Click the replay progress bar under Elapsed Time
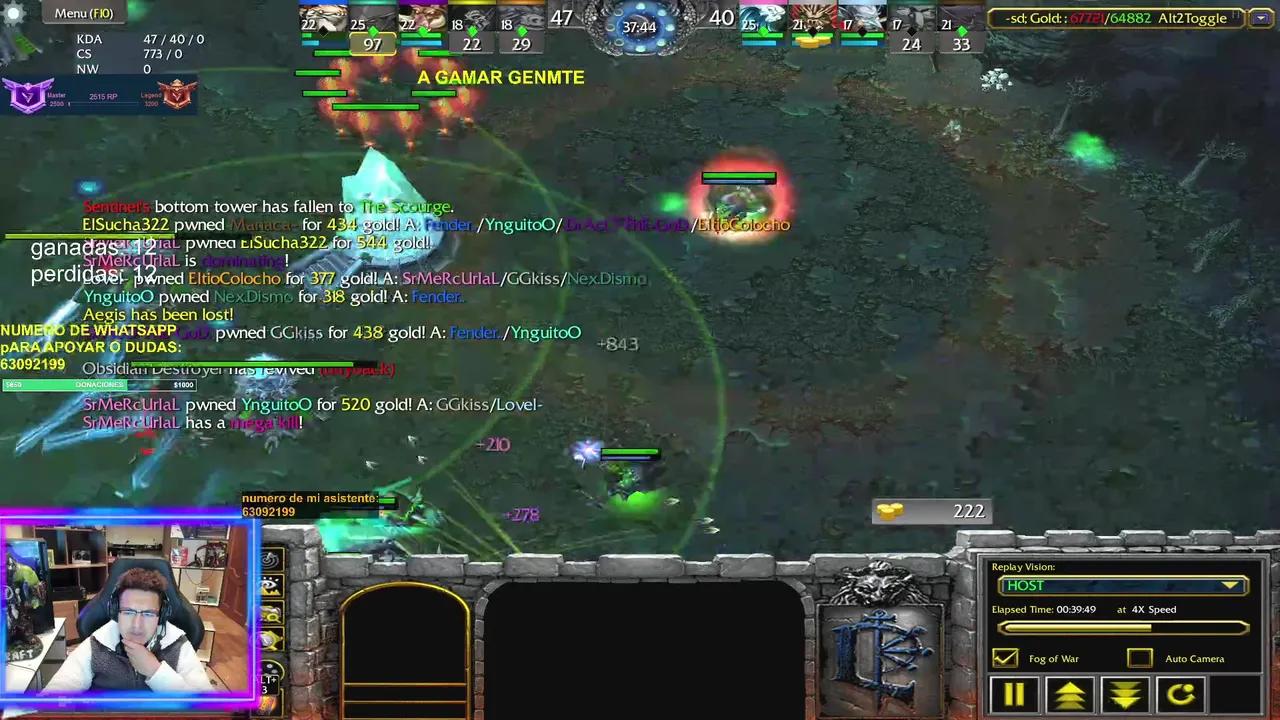1280x720 pixels. (1122, 627)
